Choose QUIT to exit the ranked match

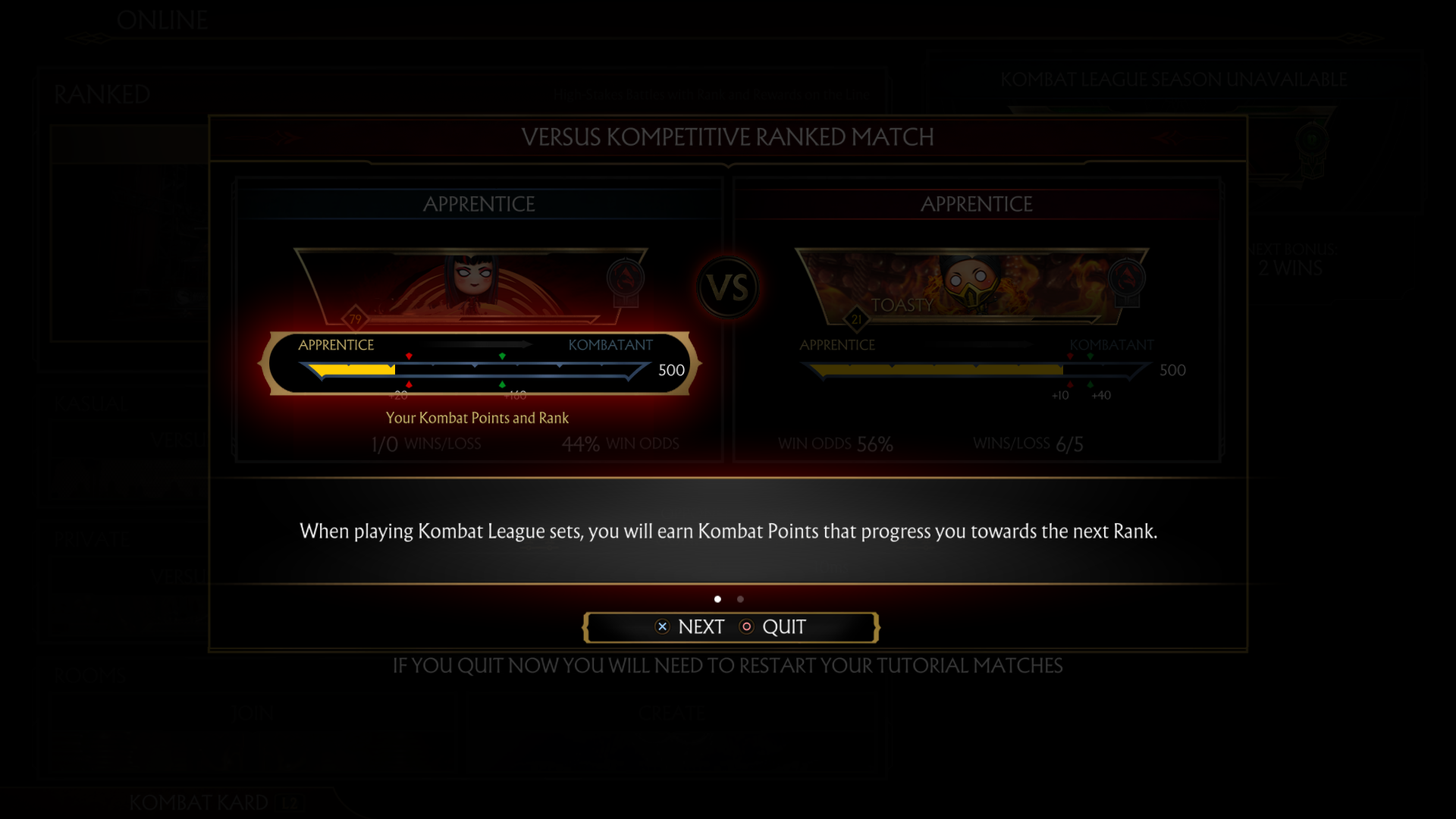point(783,627)
